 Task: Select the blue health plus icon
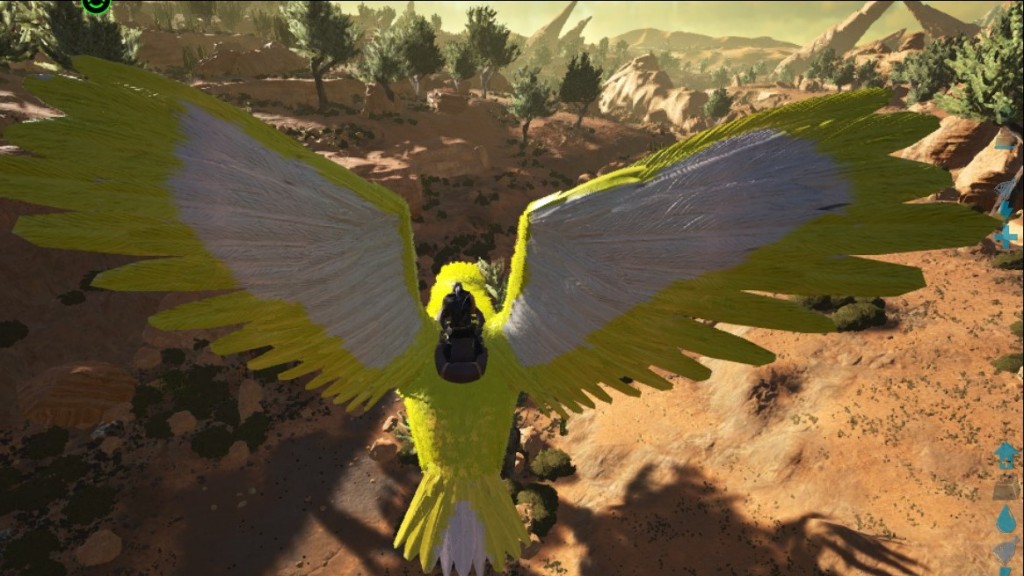coord(1006,237)
